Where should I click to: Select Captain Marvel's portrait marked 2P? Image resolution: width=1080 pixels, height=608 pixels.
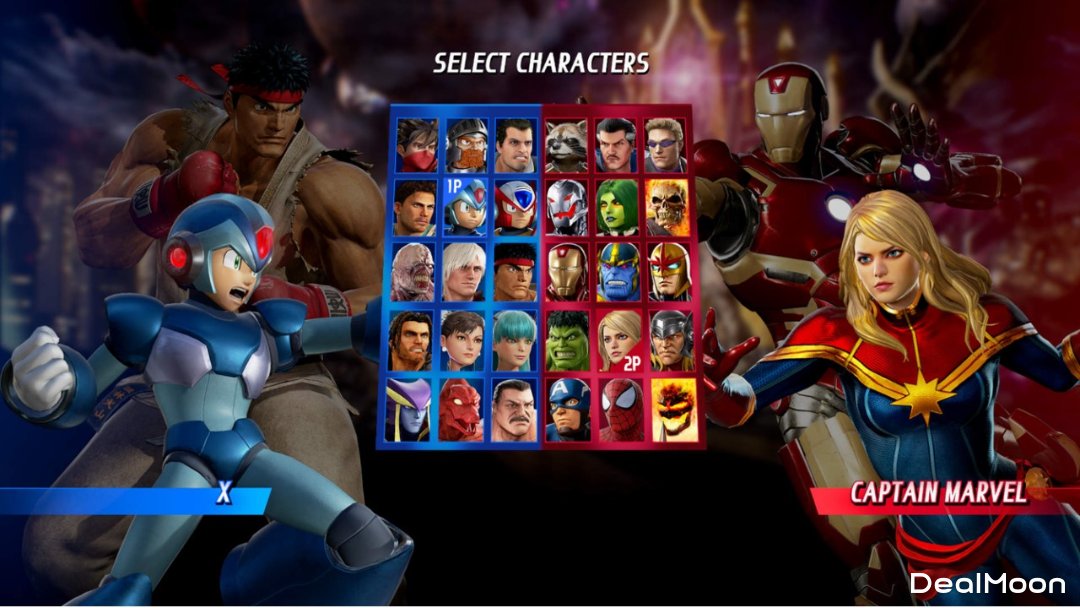[x=619, y=340]
